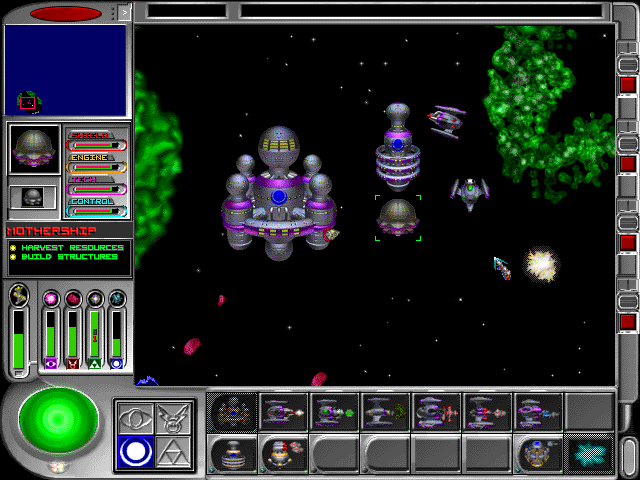Viewport: 640px width, 480px height.
Task: Select the selected Mothership unit in space
Action: click(x=398, y=216)
